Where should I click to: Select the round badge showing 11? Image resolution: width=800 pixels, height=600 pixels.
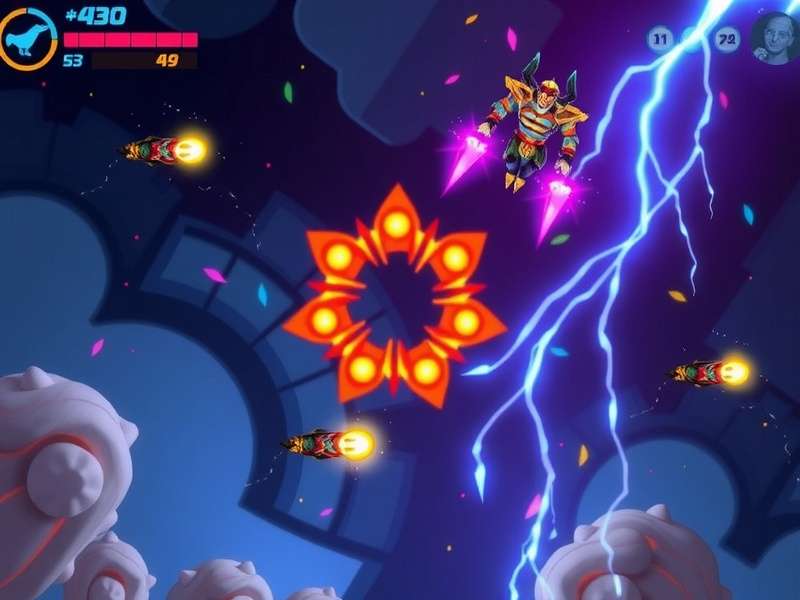[659, 40]
